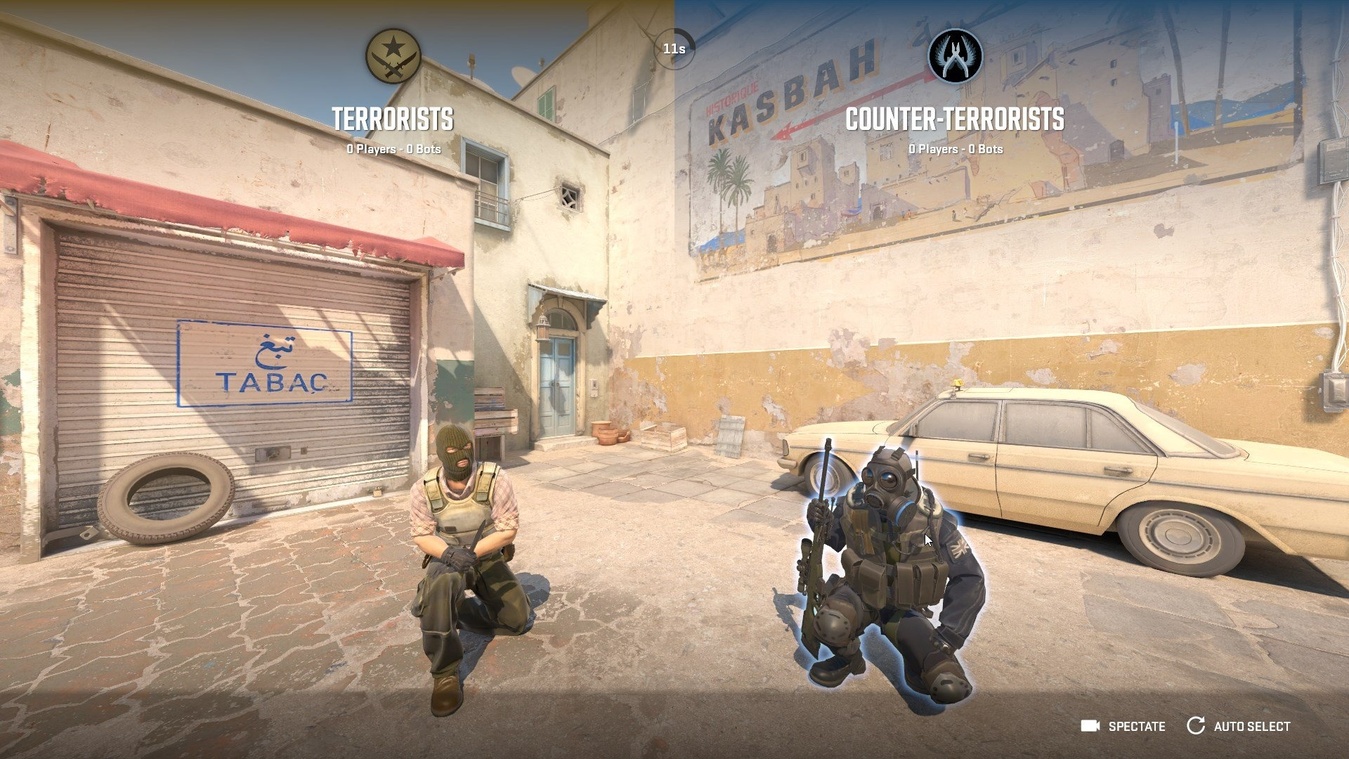Select the round 11s countdown timer indicator
Screen dimensions: 1349x759
click(x=675, y=46)
